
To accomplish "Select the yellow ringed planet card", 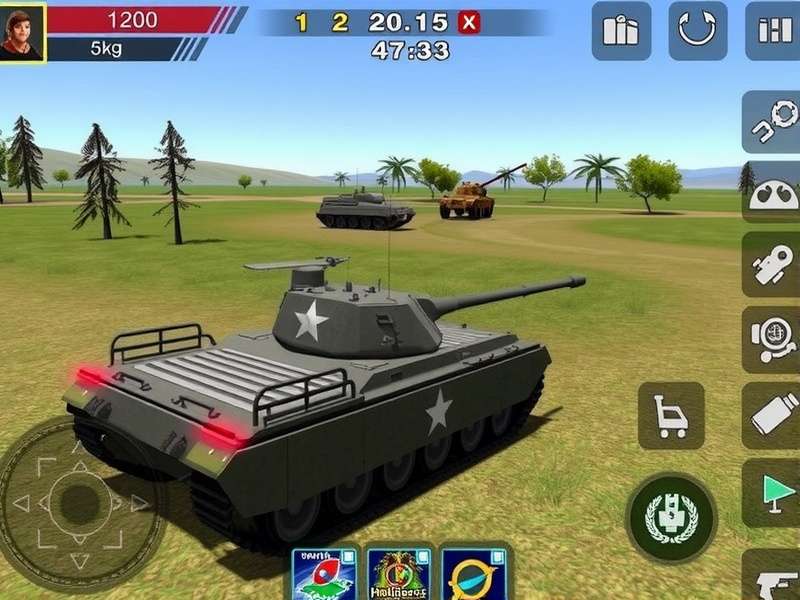I will [473, 575].
